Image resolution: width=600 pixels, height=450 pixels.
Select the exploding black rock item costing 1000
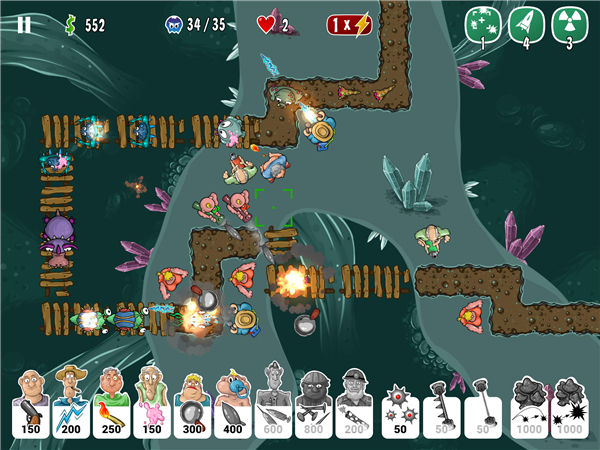570,405
